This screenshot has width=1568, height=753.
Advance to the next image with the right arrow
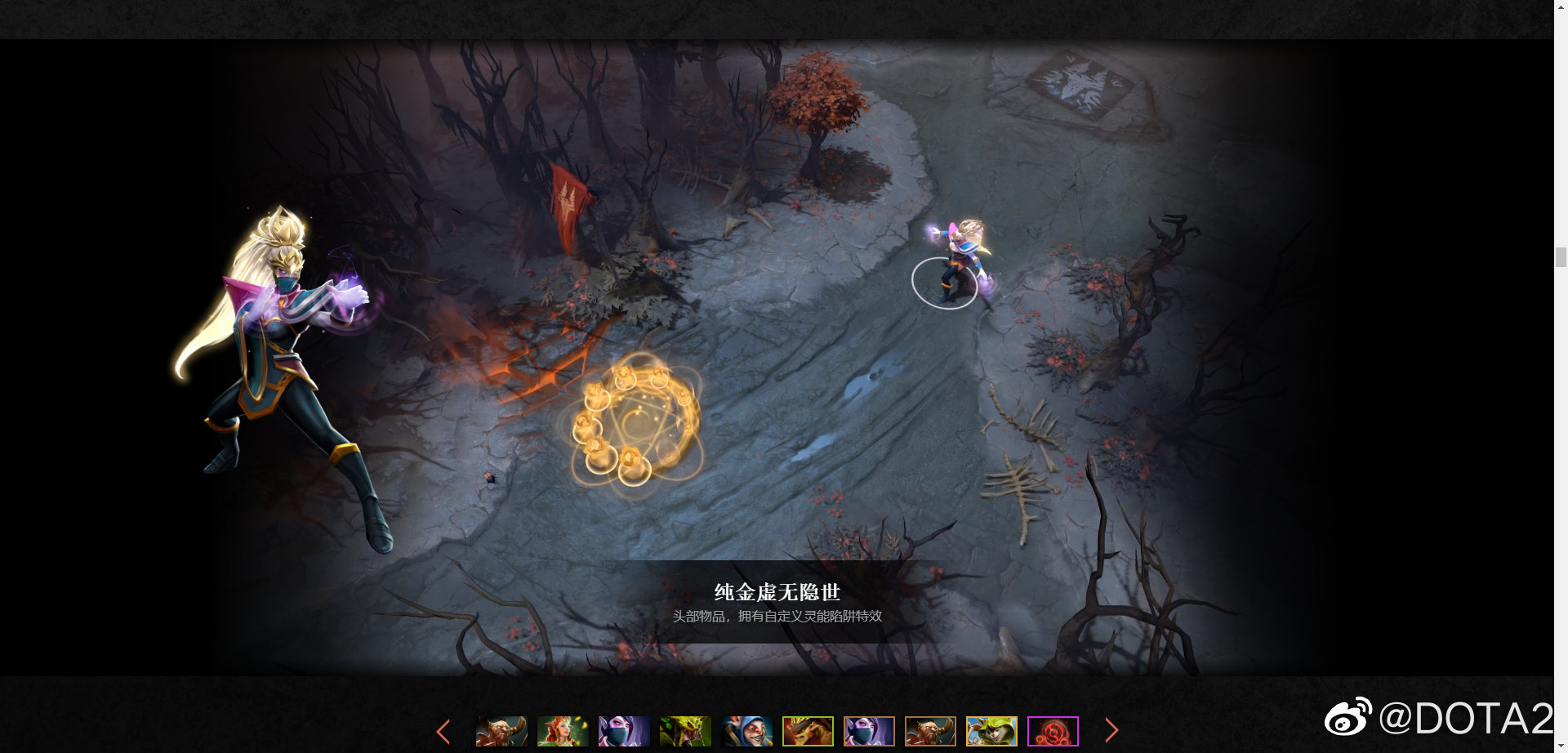(x=1112, y=731)
